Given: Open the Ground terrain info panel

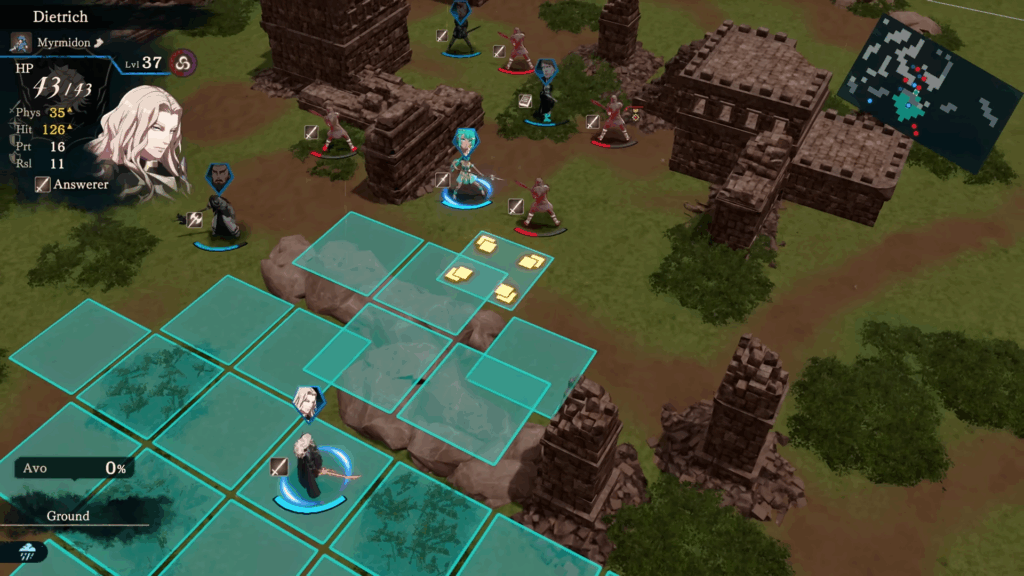Looking at the screenshot, I should [x=68, y=516].
